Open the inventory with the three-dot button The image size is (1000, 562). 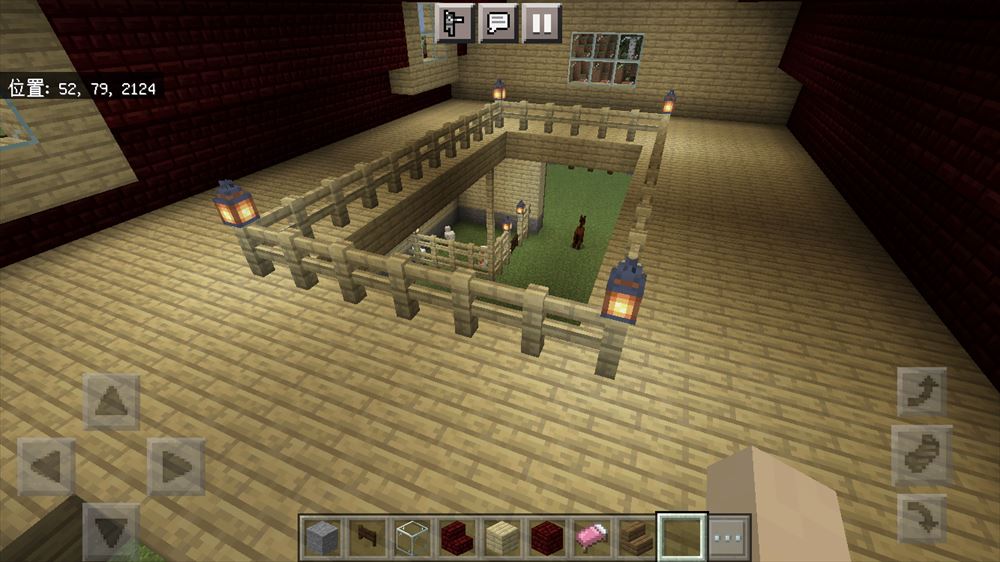729,539
